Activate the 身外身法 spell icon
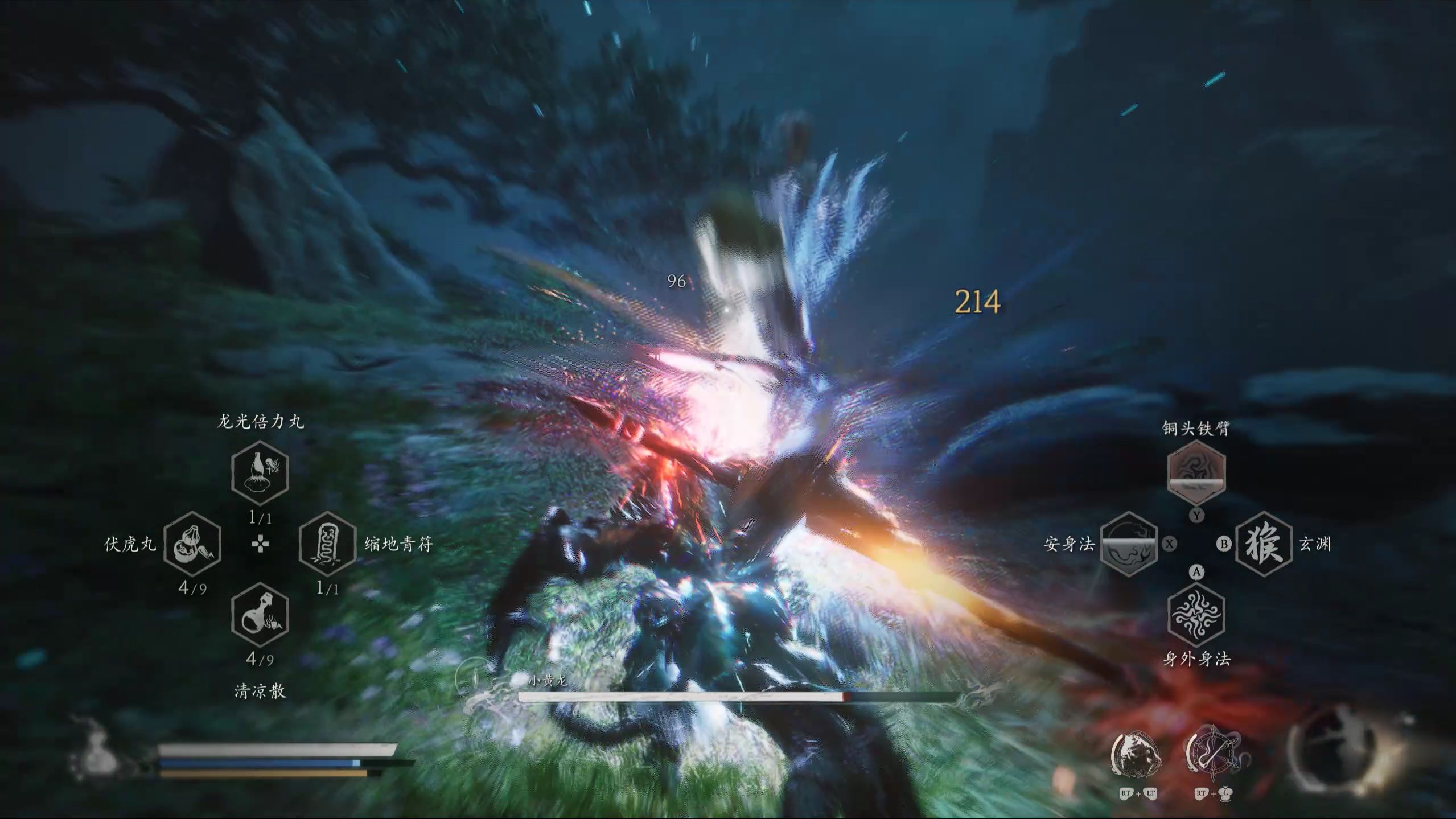This screenshot has width=1456, height=819. point(1196,615)
